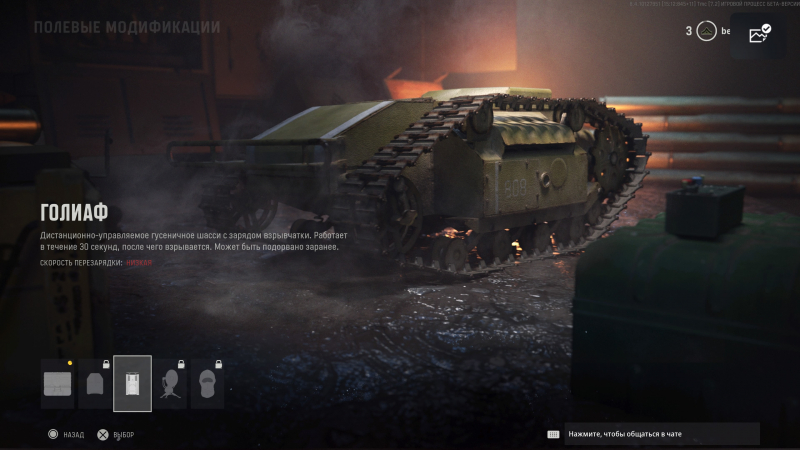800x450 pixels.
Task: Select the locked radar dish field upgrade
Action: tap(170, 384)
